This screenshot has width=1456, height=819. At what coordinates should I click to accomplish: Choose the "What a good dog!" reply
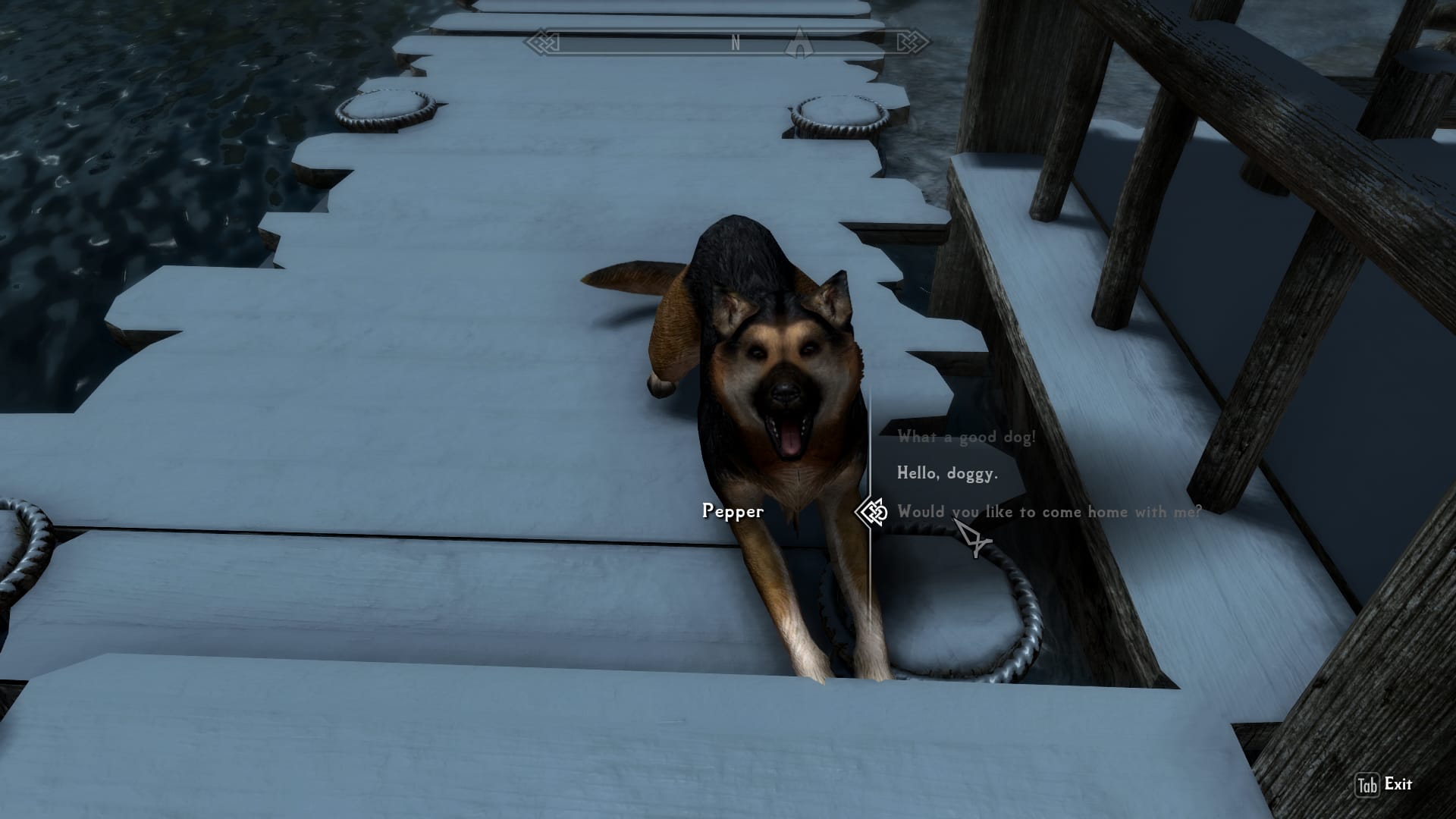tap(966, 438)
